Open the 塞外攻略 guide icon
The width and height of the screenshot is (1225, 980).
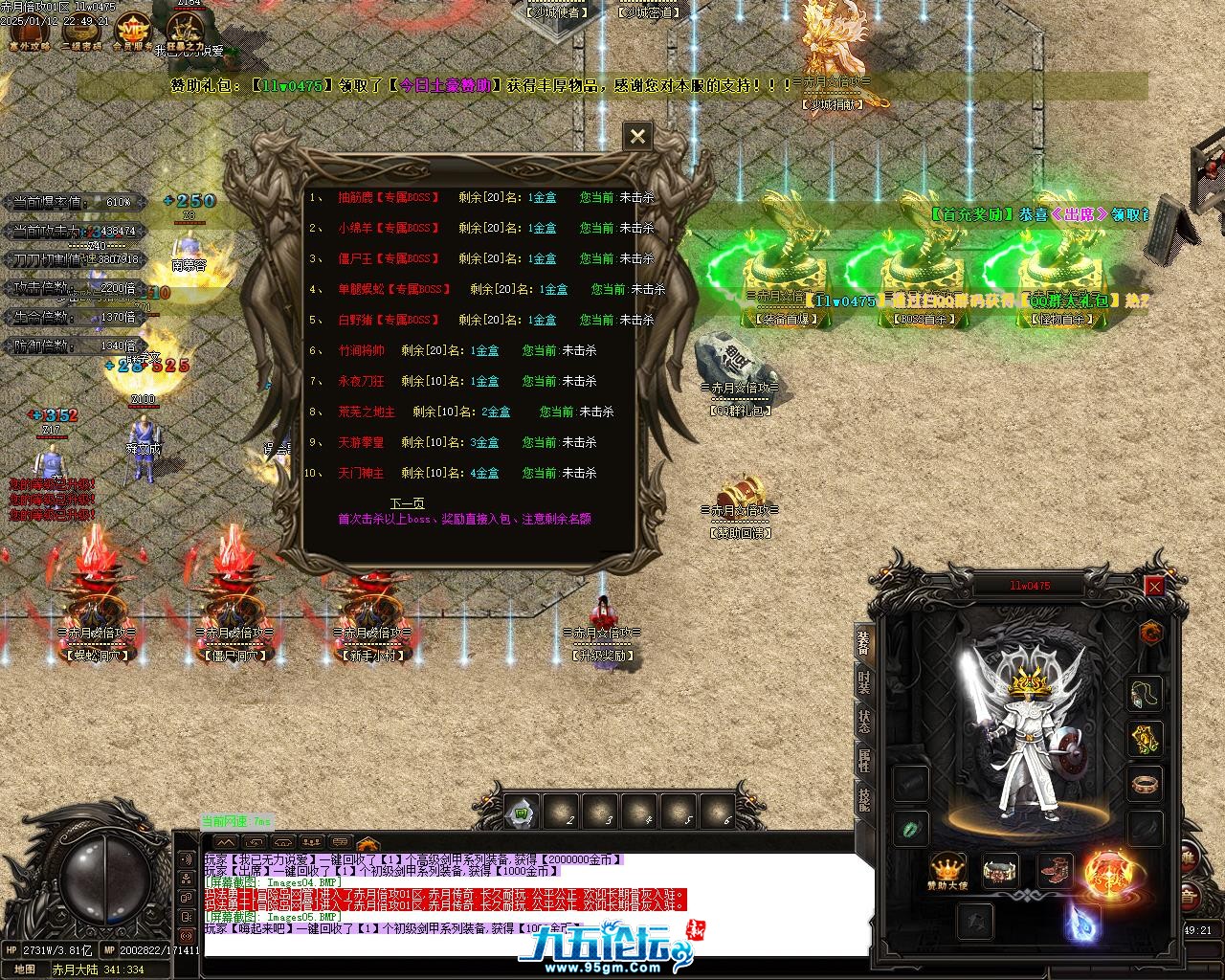(29, 31)
